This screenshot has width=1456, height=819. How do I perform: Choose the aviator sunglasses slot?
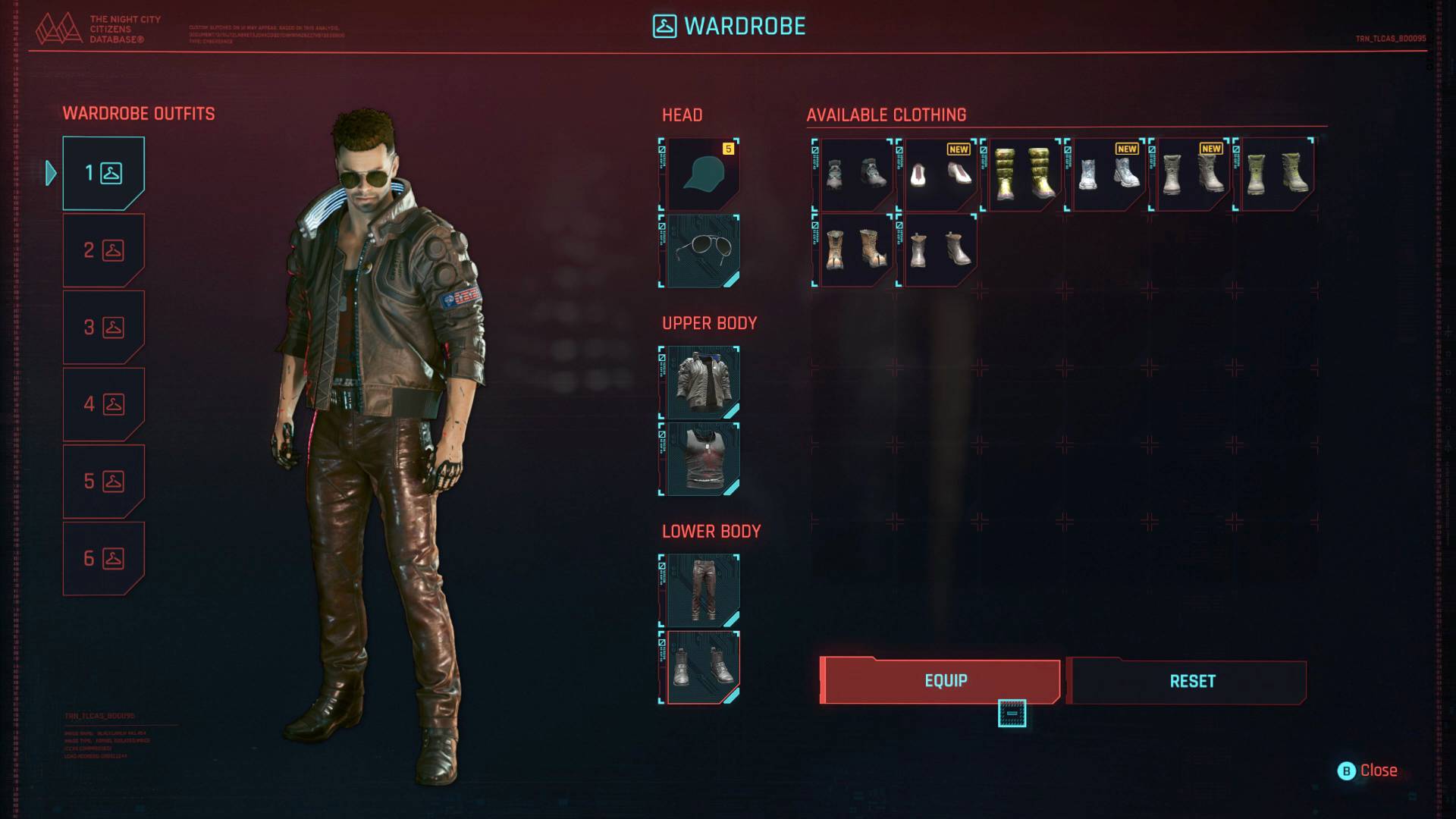pos(700,251)
